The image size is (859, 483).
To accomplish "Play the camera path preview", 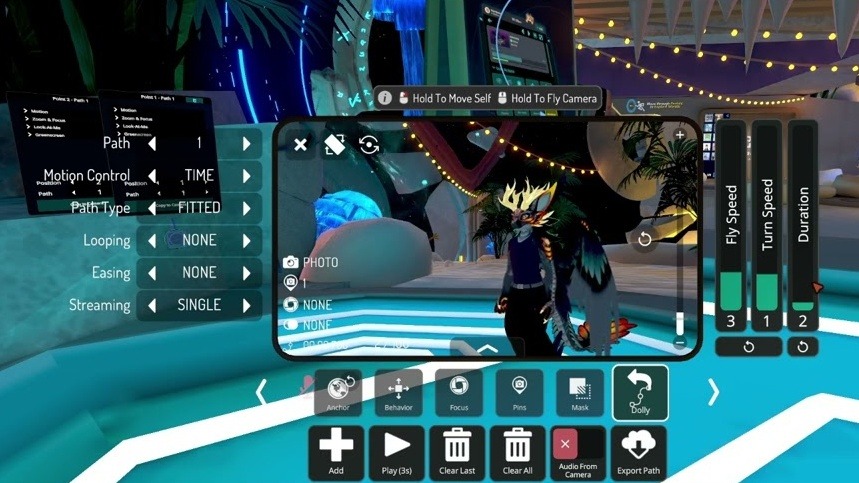I will tap(397, 452).
